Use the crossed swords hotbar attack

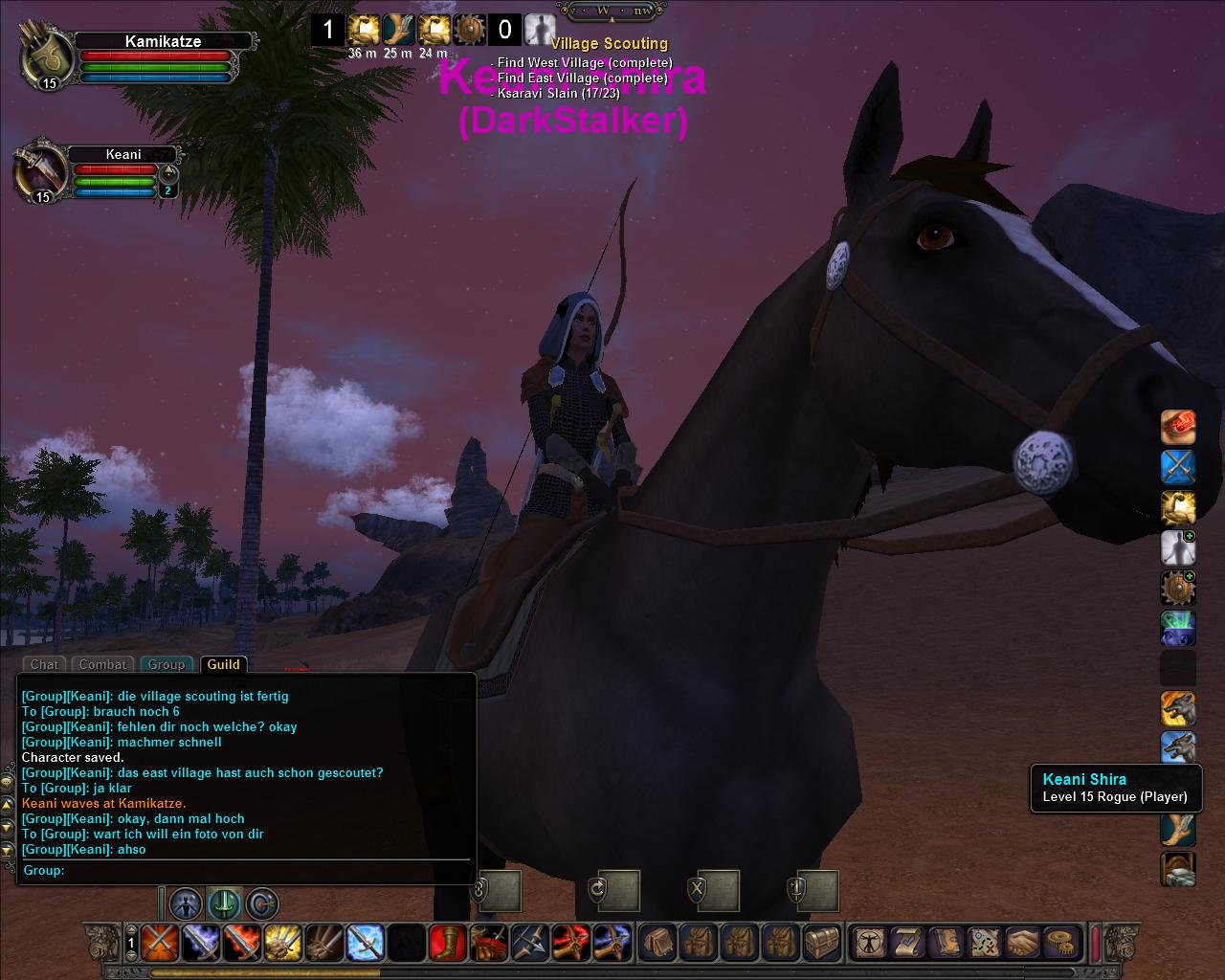159,943
